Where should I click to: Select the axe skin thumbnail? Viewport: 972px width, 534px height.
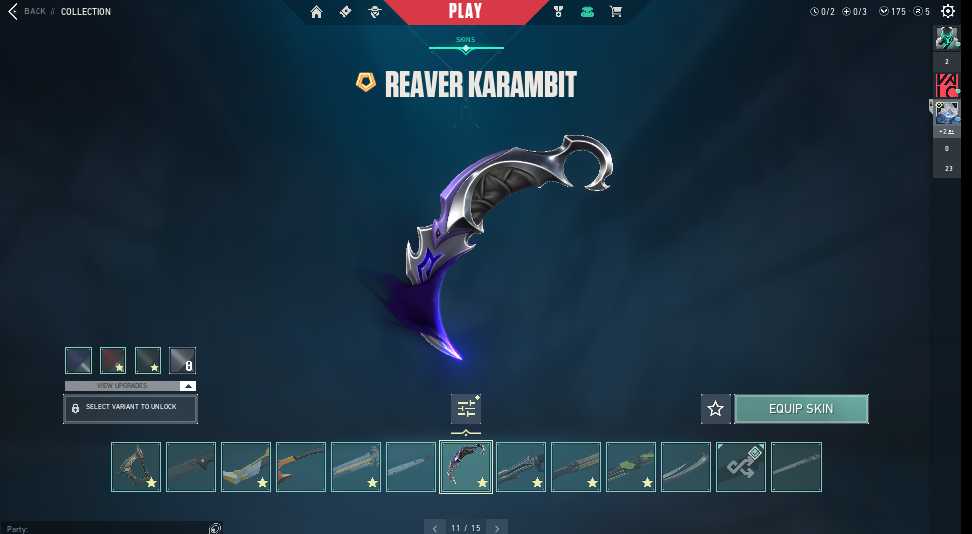tap(136, 467)
